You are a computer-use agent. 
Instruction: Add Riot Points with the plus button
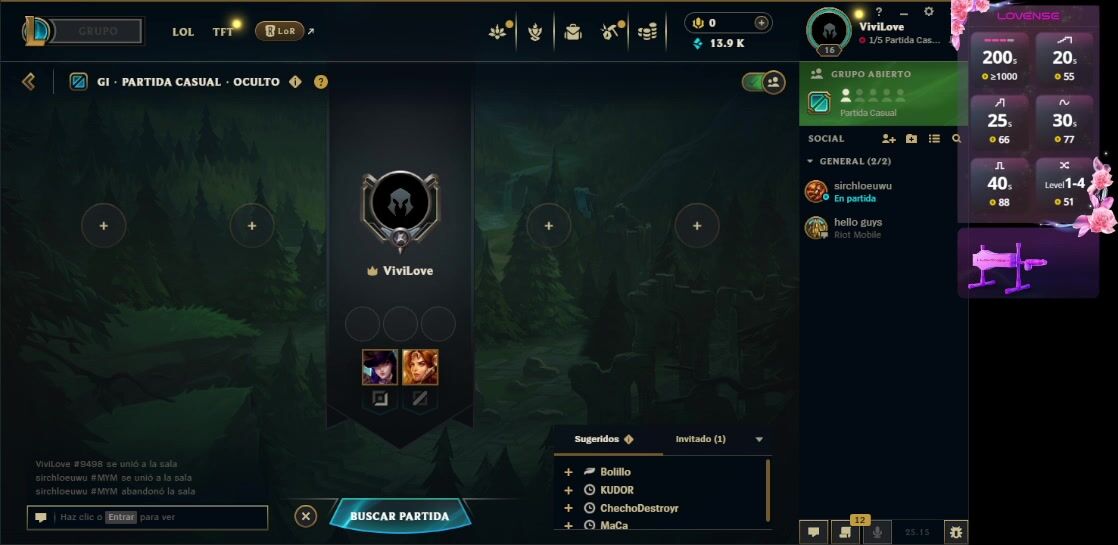761,23
